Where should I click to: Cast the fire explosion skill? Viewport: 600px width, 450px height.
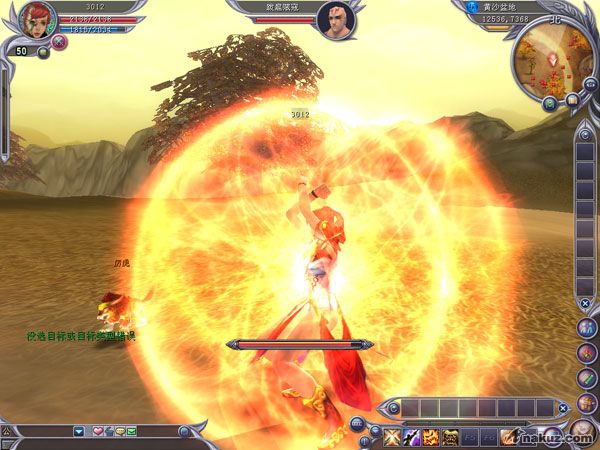coord(431,436)
